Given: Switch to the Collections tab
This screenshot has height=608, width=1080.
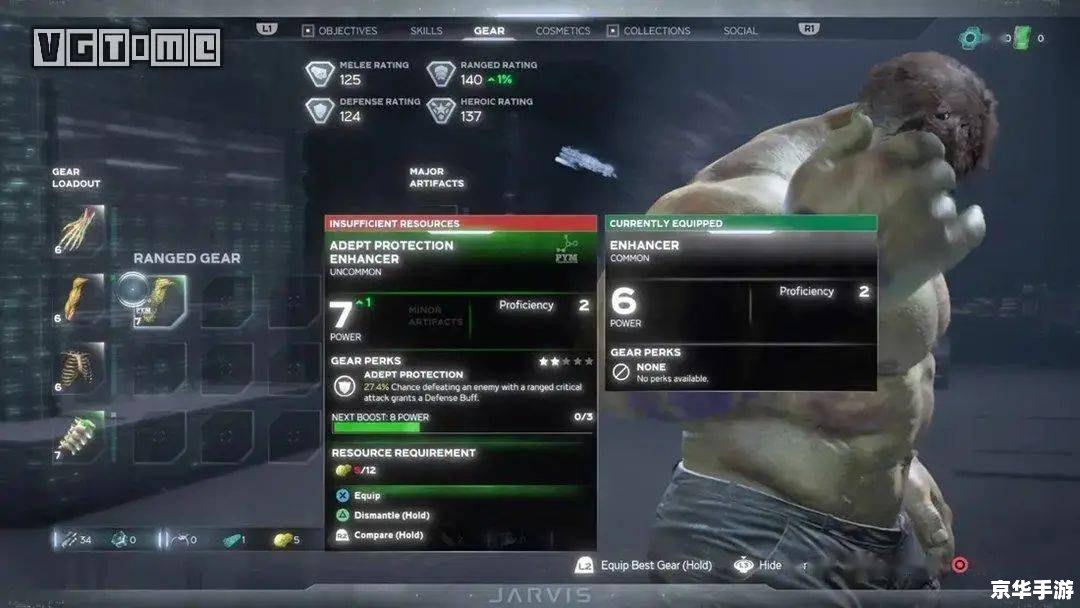Looking at the screenshot, I should 656,31.
